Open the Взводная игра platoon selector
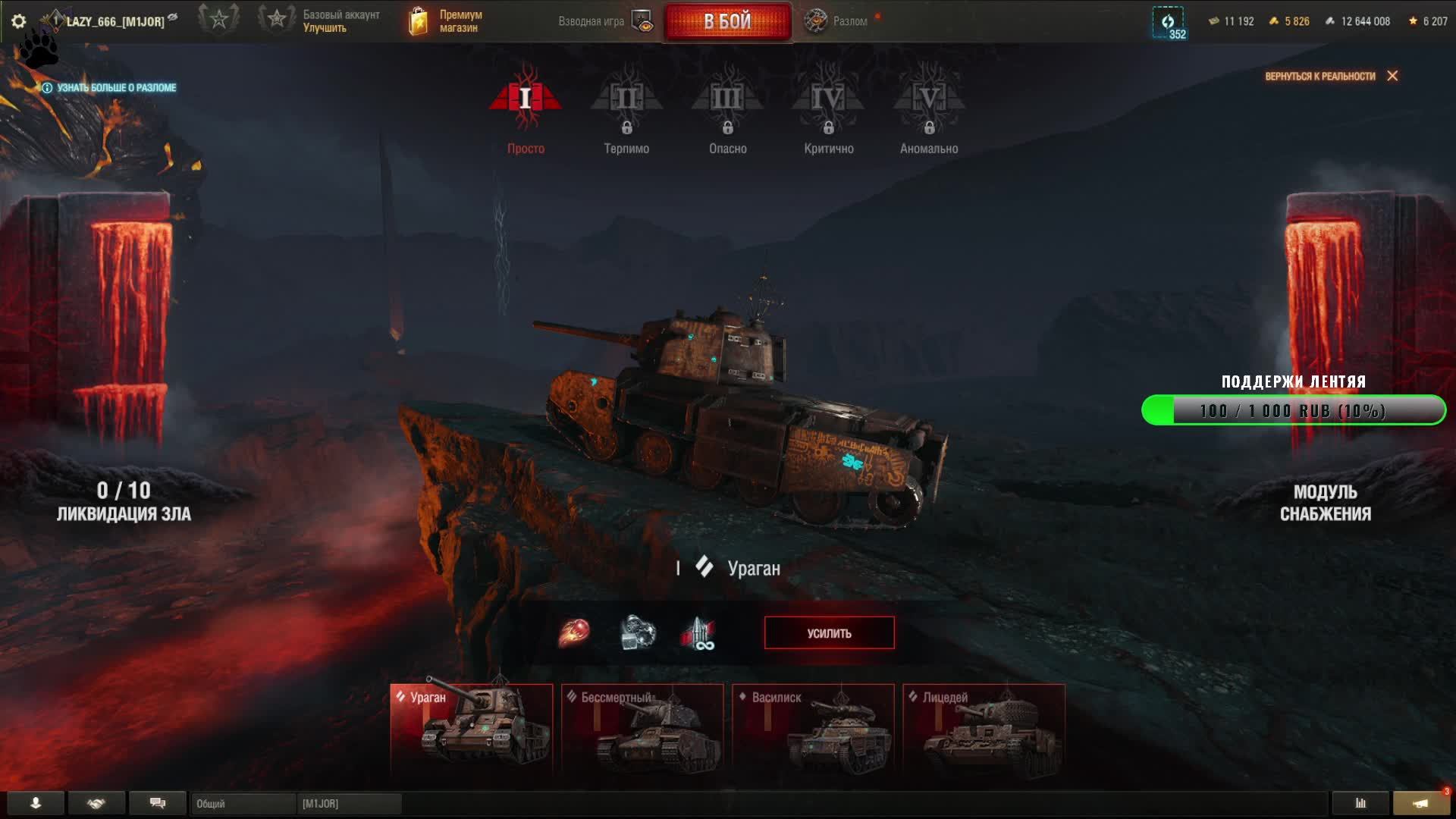 pyautogui.click(x=604, y=21)
